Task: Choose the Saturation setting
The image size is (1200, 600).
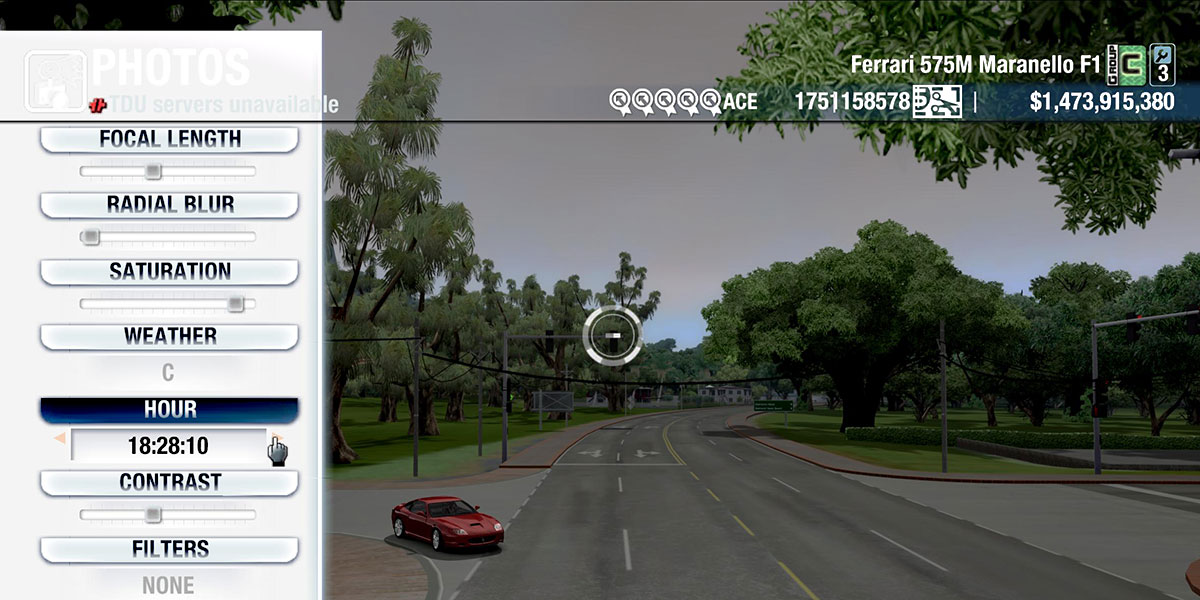Action: [x=169, y=271]
